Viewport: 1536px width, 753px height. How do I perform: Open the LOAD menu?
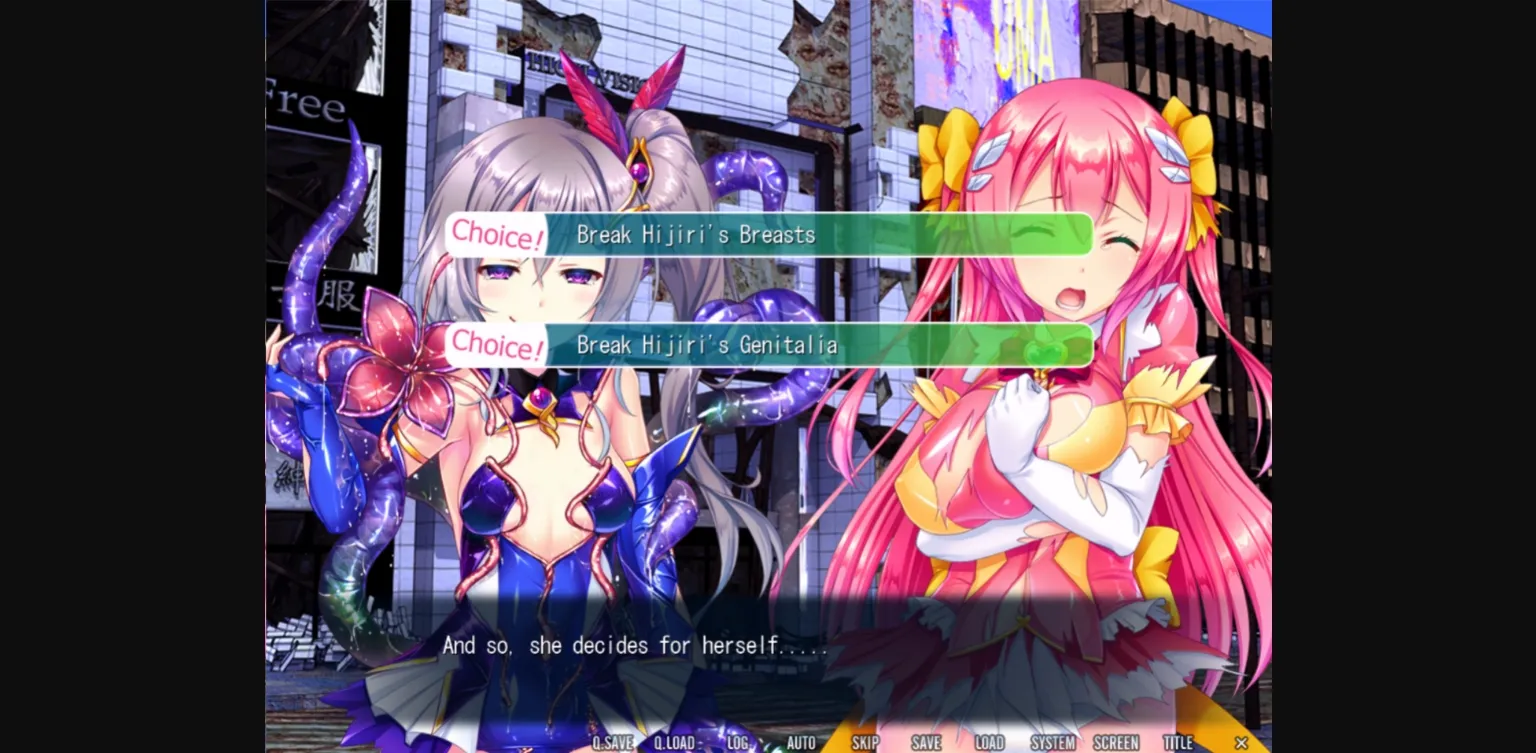point(989,743)
